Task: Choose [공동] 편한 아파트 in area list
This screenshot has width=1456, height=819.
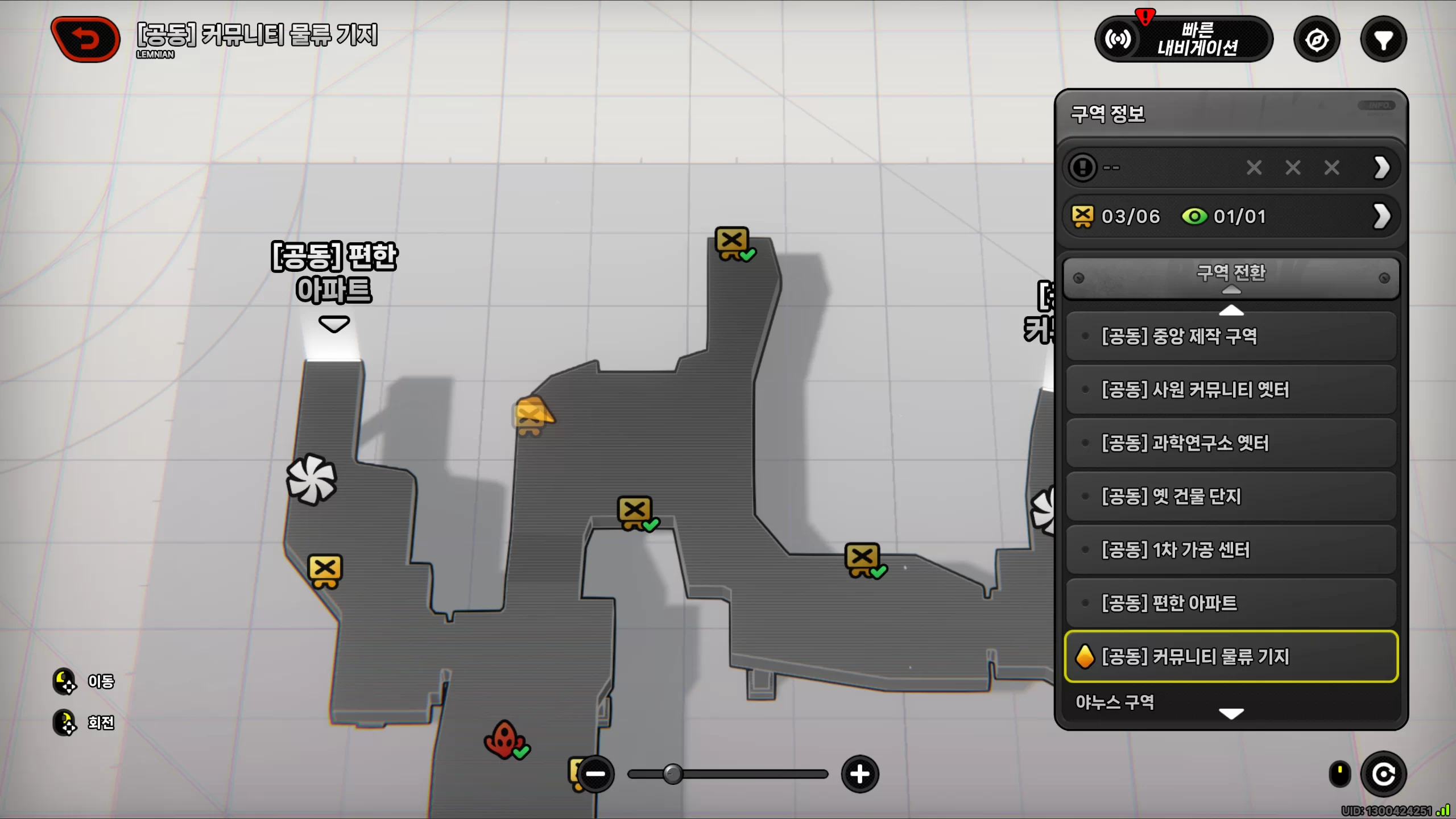Action: tap(1231, 603)
